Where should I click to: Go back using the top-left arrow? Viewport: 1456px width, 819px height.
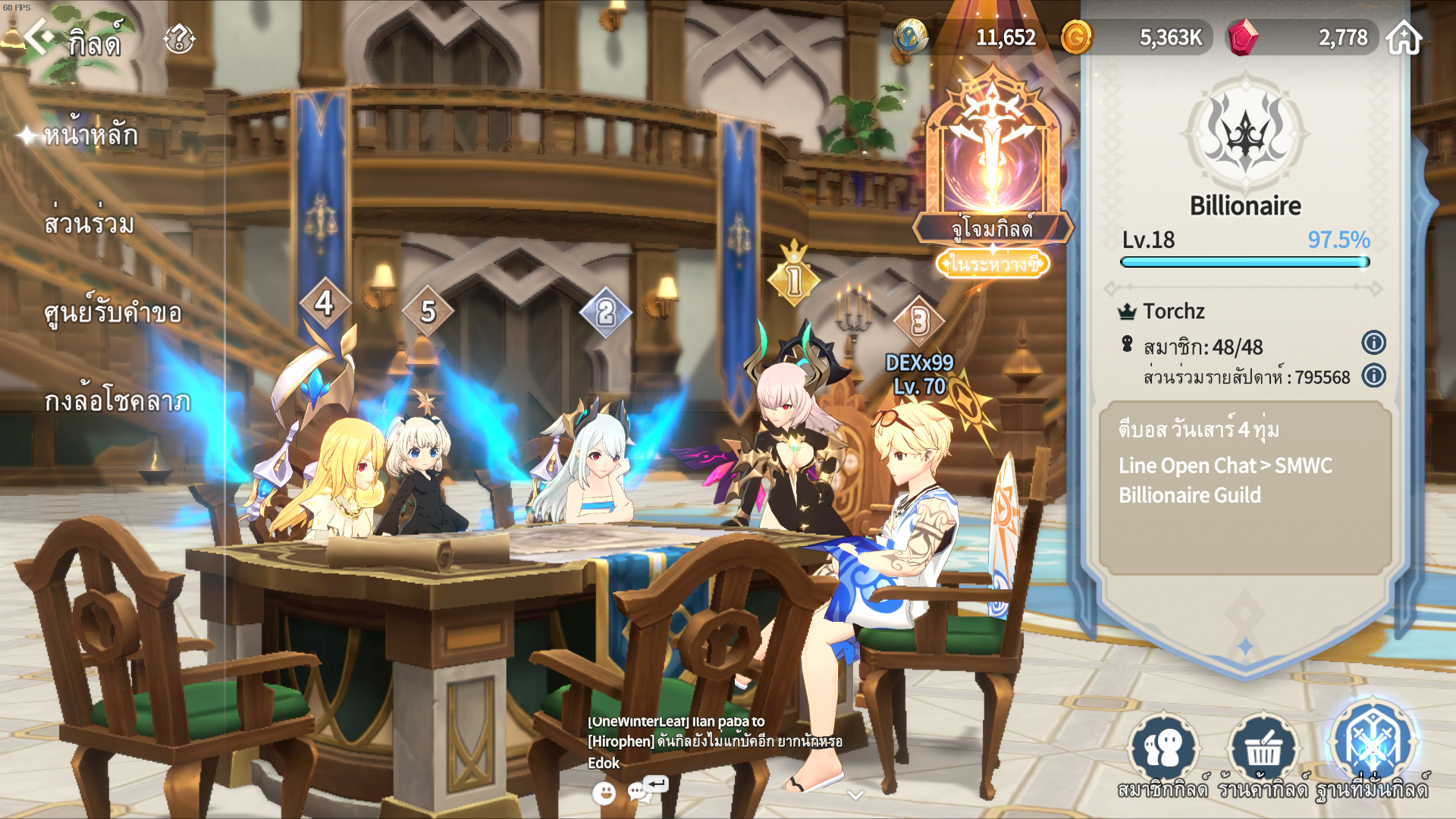click(38, 36)
